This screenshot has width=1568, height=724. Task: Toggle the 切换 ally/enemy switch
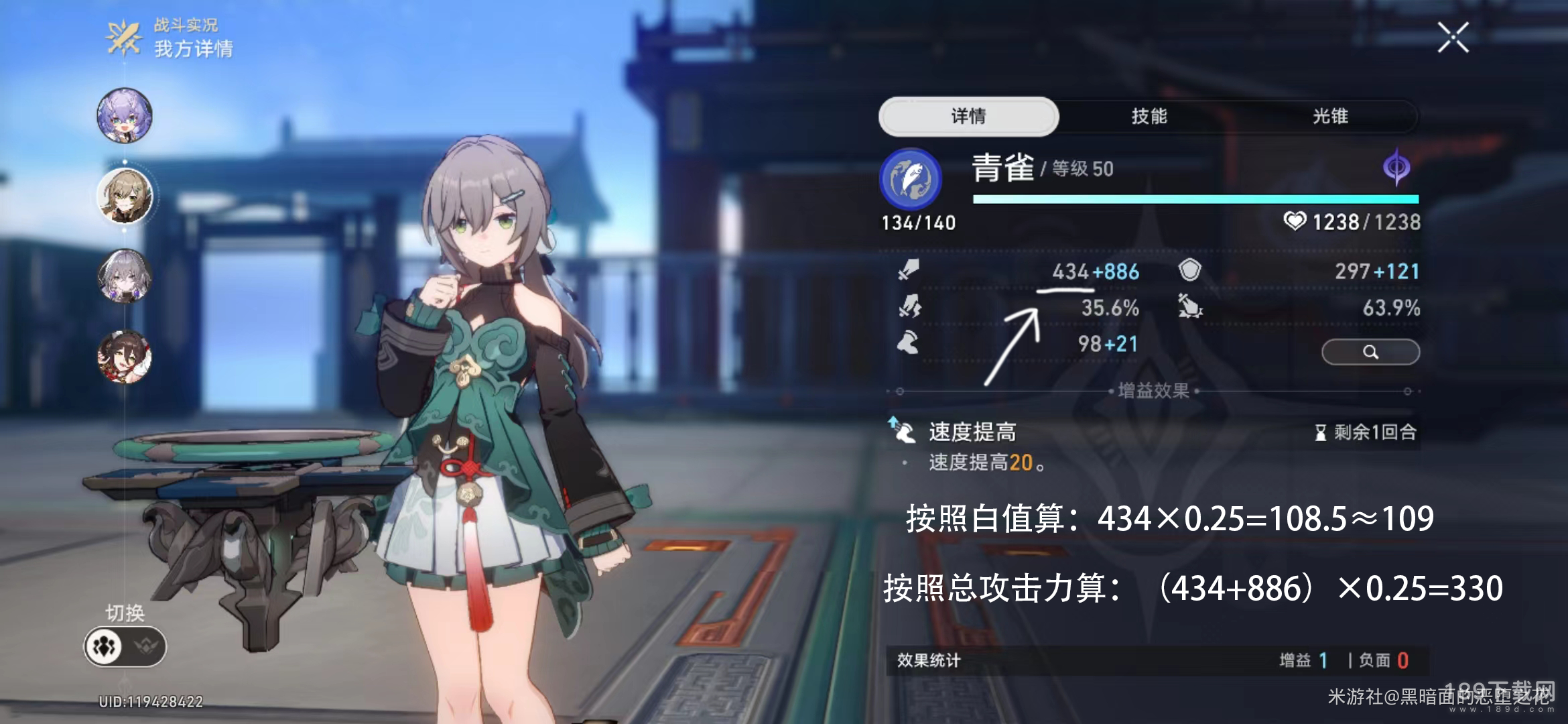point(125,646)
